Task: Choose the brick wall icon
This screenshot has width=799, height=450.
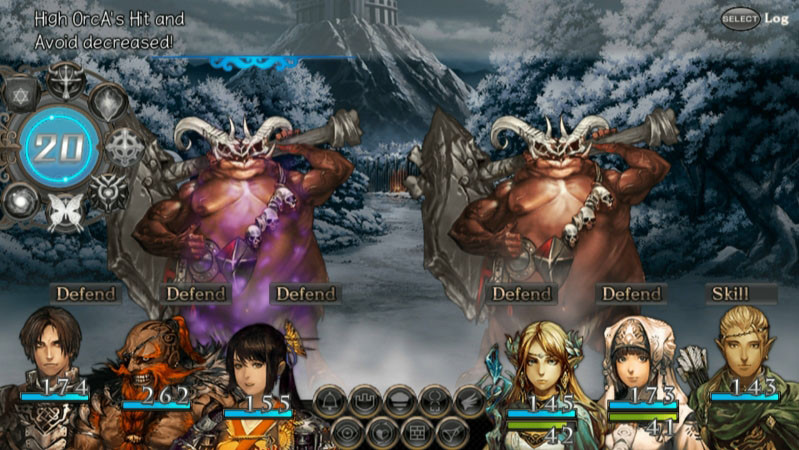Action: coord(417,432)
